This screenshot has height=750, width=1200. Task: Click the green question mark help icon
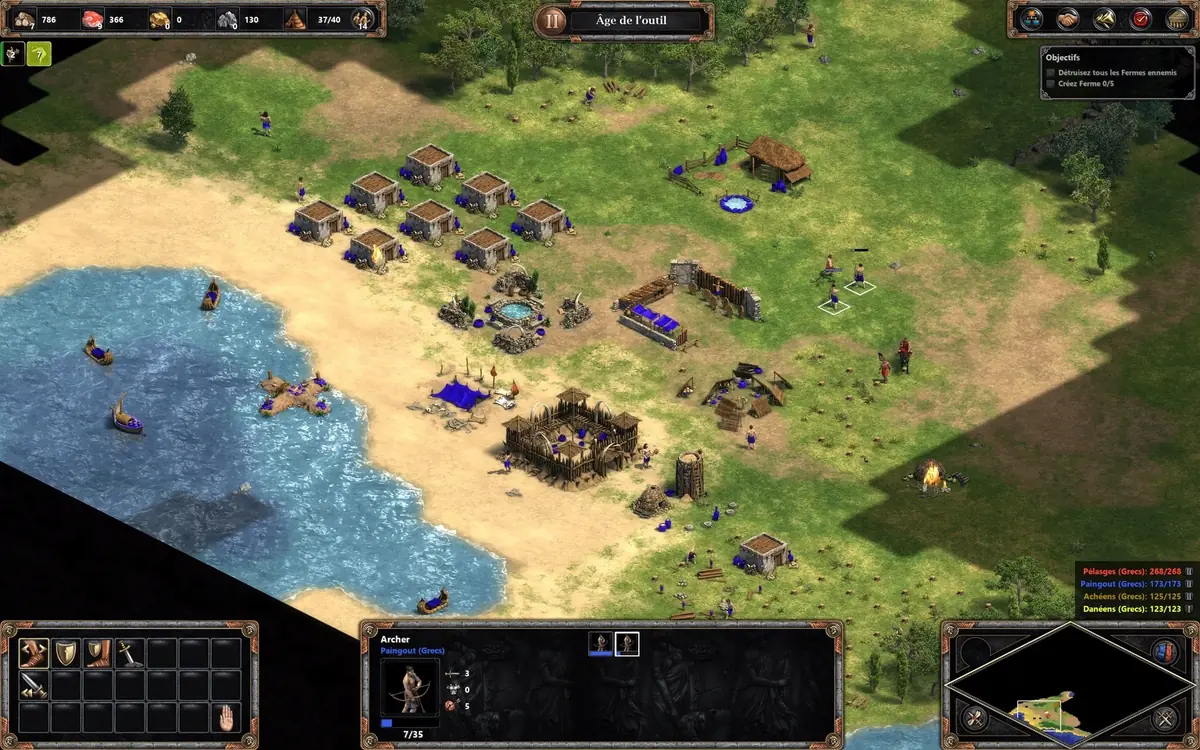pos(39,53)
